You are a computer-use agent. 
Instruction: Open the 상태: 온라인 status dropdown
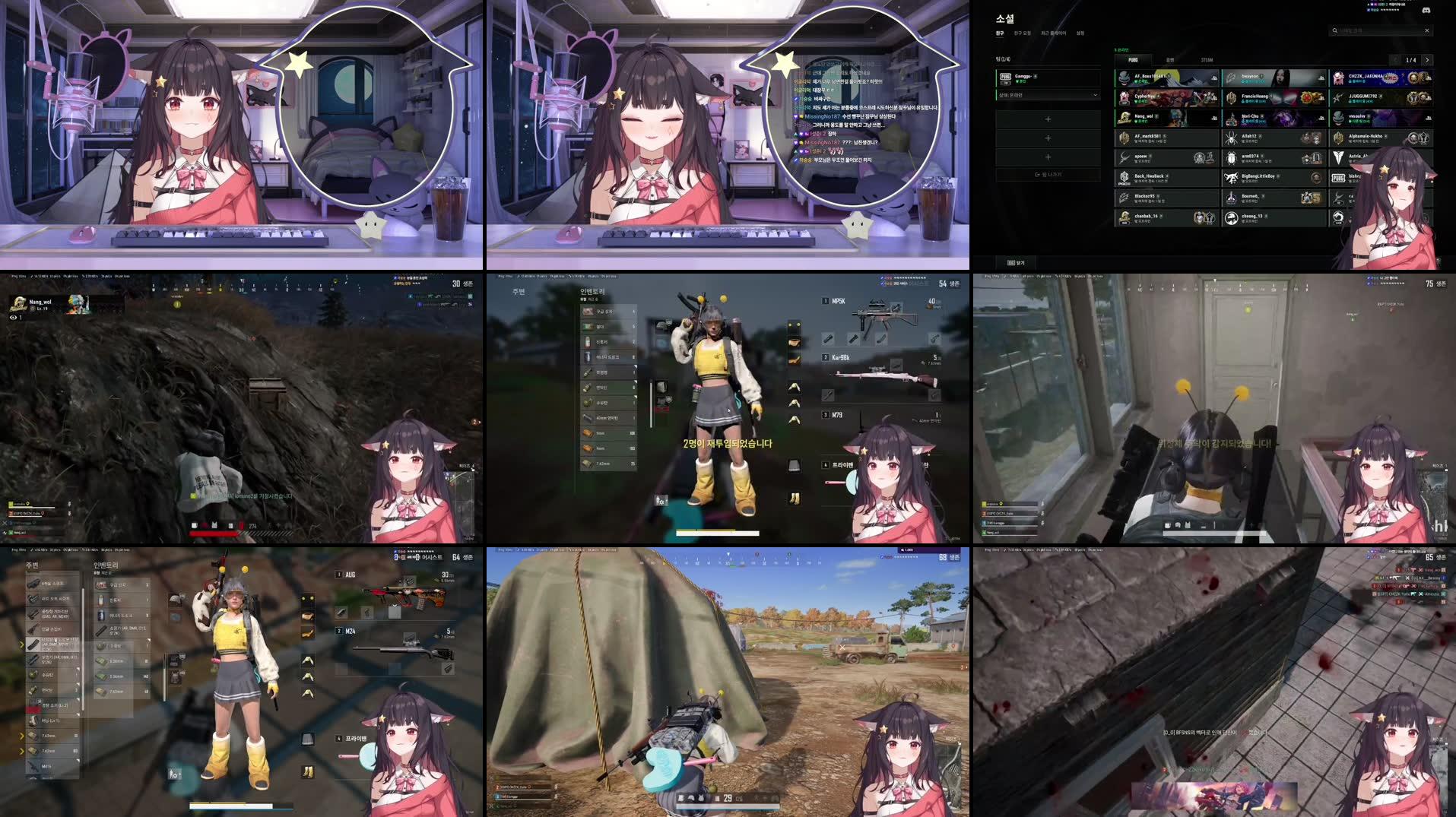(x=1048, y=95)
